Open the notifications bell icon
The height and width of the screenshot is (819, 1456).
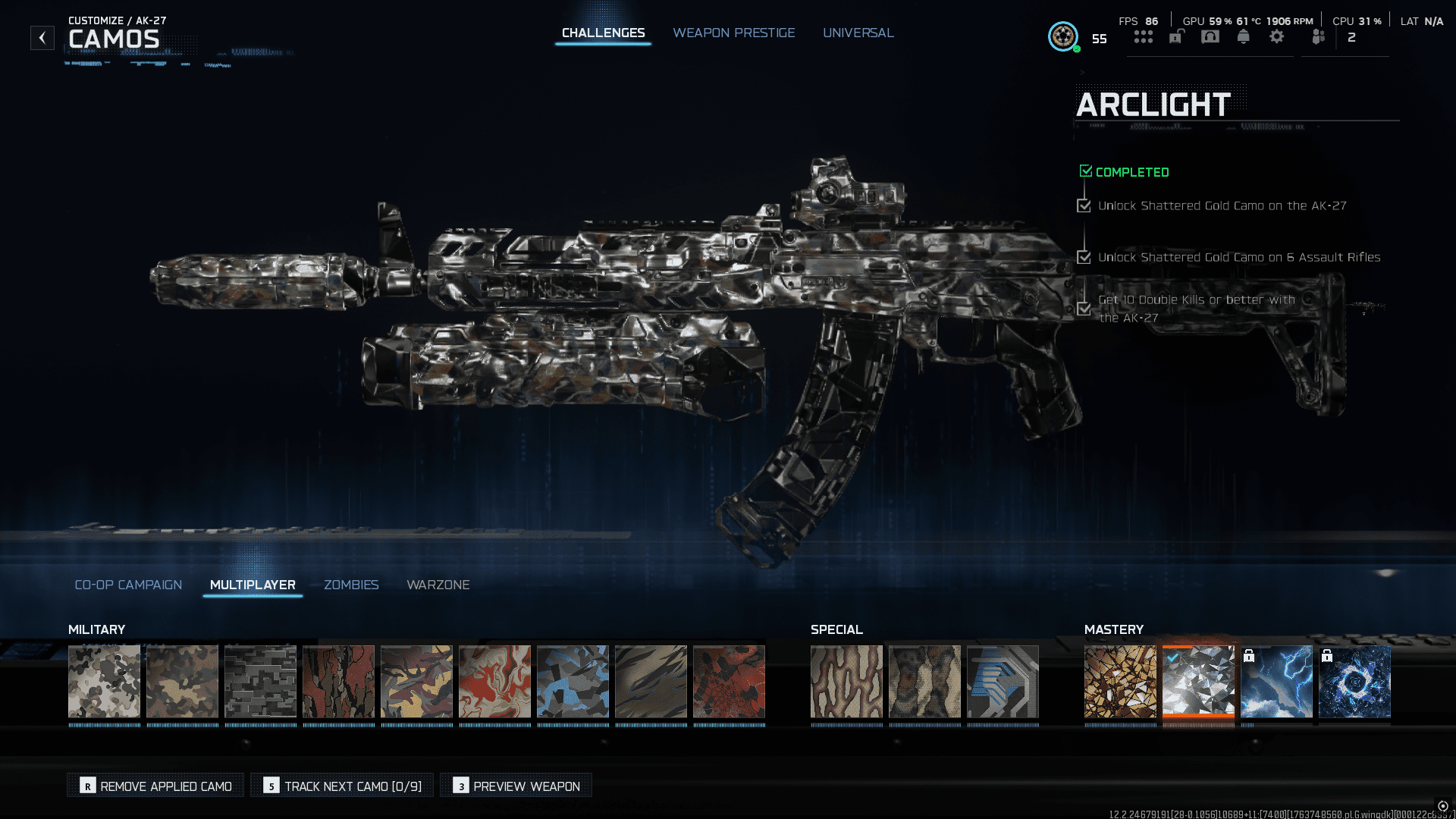[1244, 36]
